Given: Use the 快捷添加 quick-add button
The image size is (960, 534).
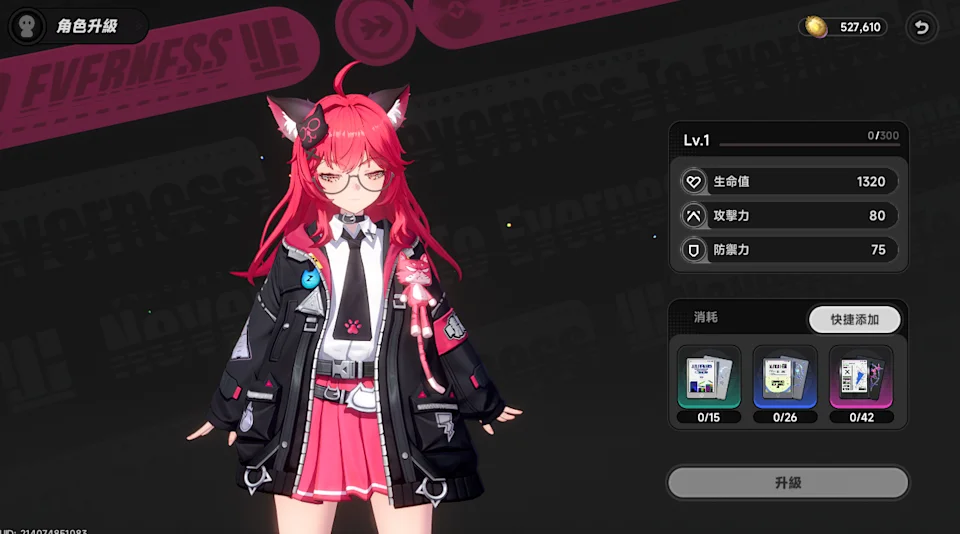Looking at the screenshot, I should point(854,319).
